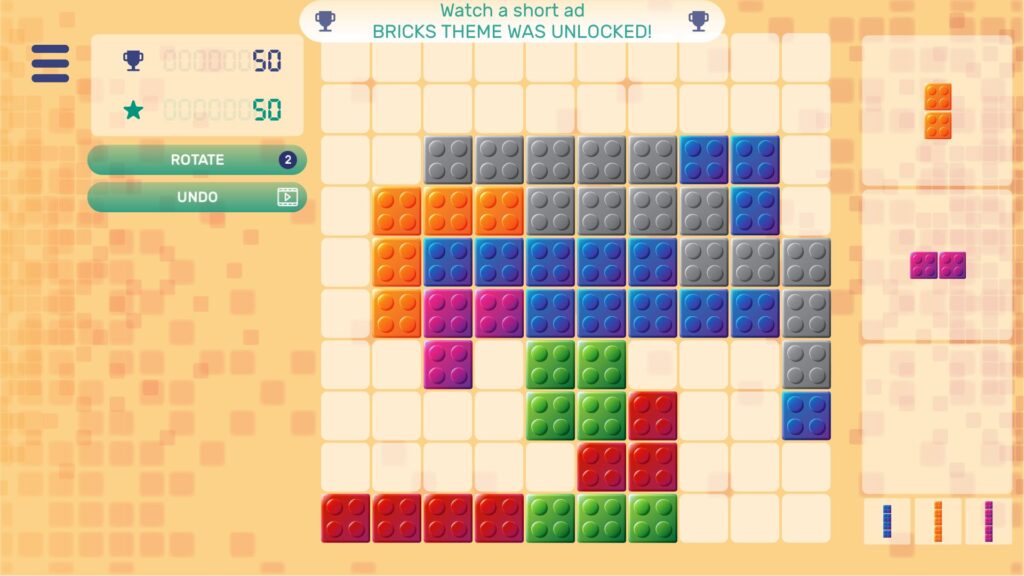Open the hamburger menu

[50, 63]
